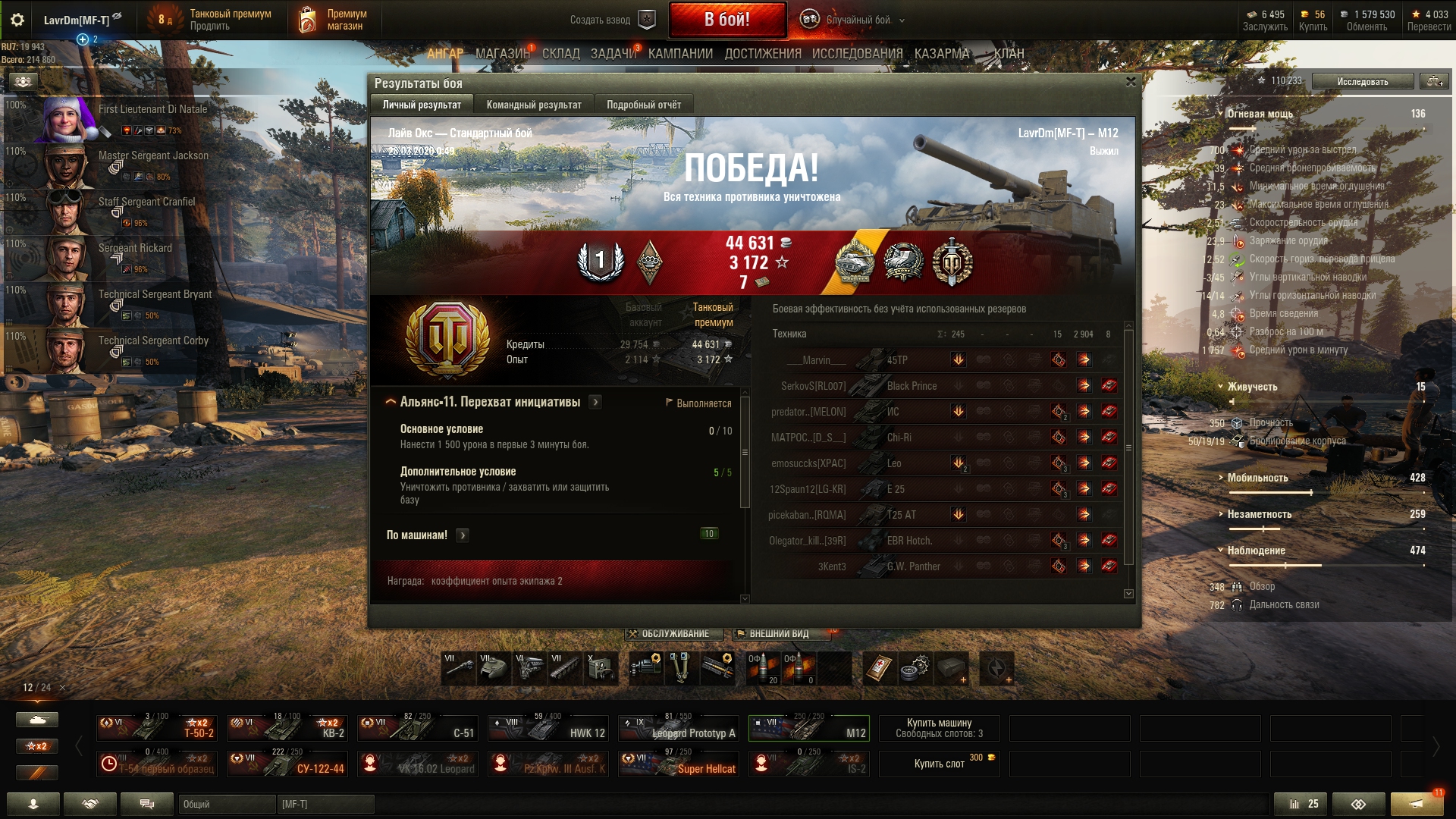The width and height of the screenshot is (1456, 819).
Task: Show the ИССЛЕДОВАНИЯ tech tree
Action: [x=857, y=54]
